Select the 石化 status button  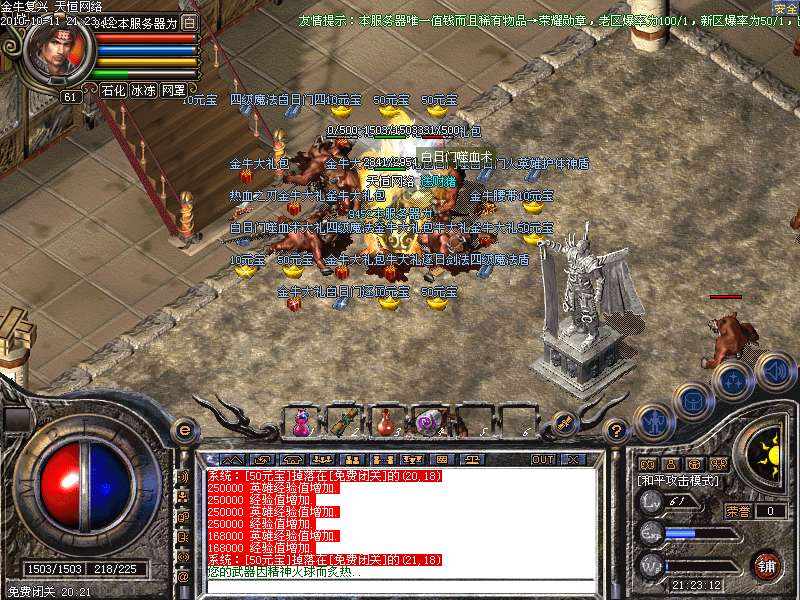(113, 90)
